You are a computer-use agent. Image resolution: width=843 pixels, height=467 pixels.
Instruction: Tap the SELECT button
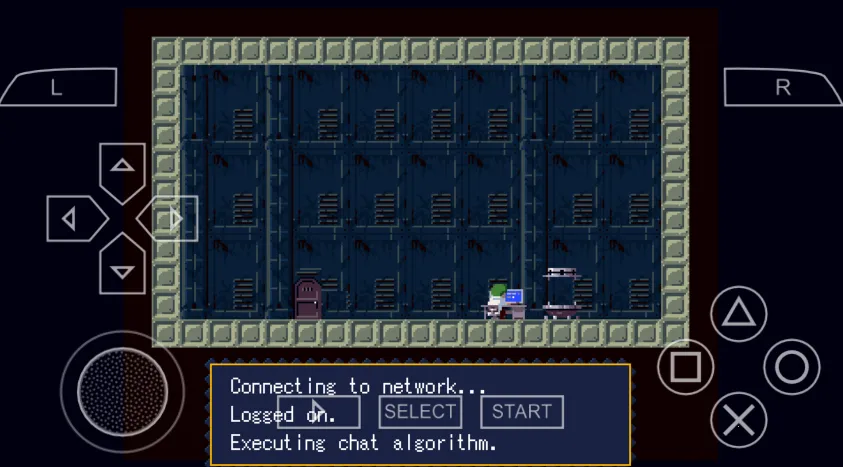(x=420, y=411)
